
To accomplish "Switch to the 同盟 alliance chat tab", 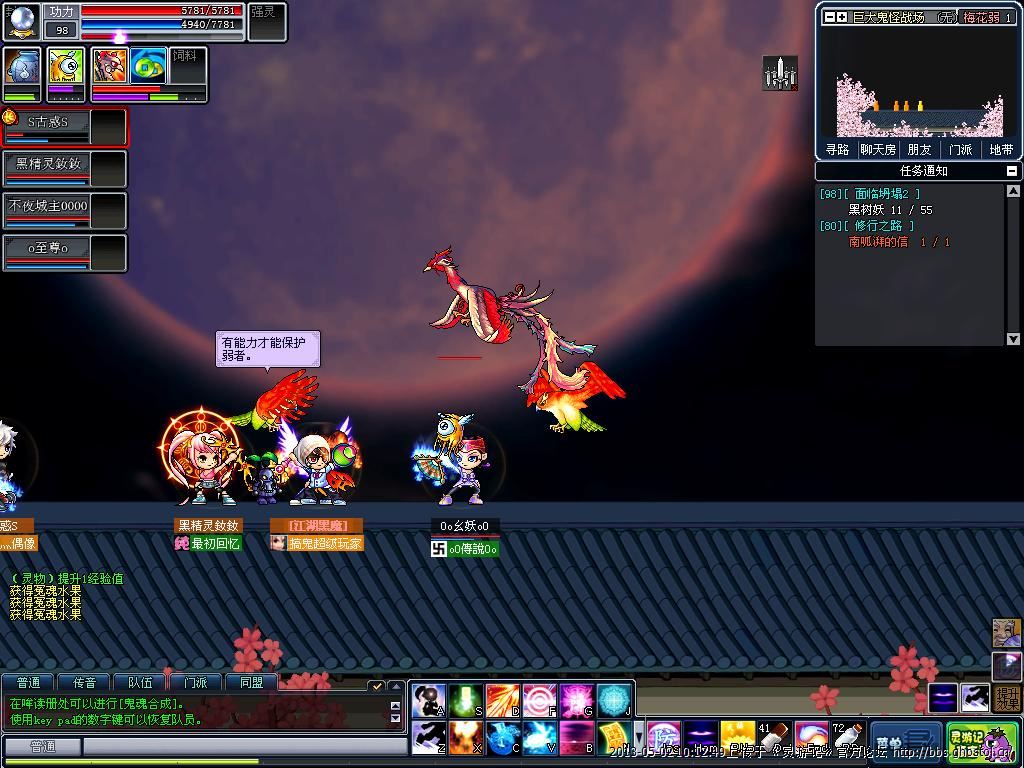I will (251, 683).
